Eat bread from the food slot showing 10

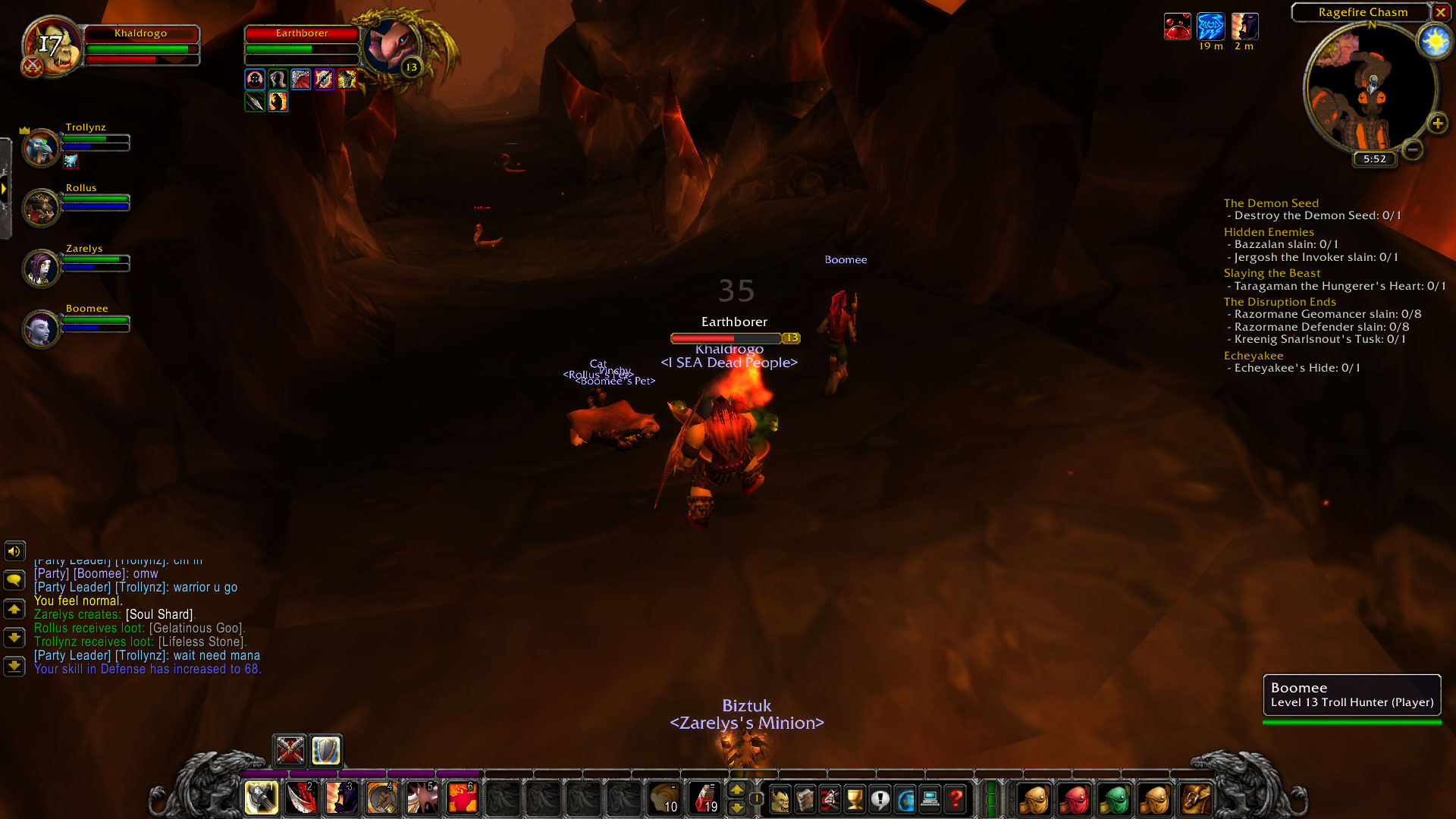(664, 798)
